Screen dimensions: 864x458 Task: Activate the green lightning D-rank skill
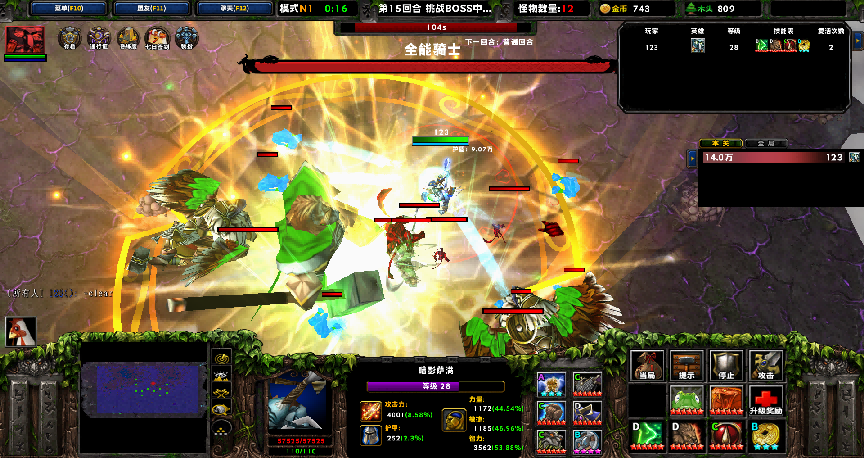click(x=648, y=437)
